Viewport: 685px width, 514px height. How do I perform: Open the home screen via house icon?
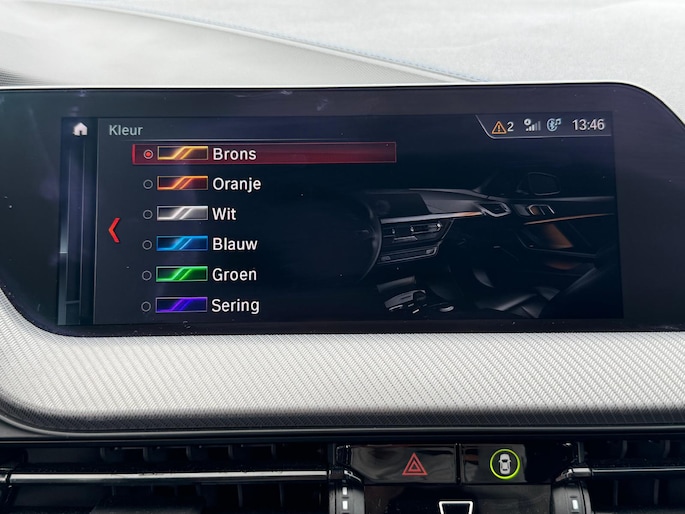[x=80, y=129]
